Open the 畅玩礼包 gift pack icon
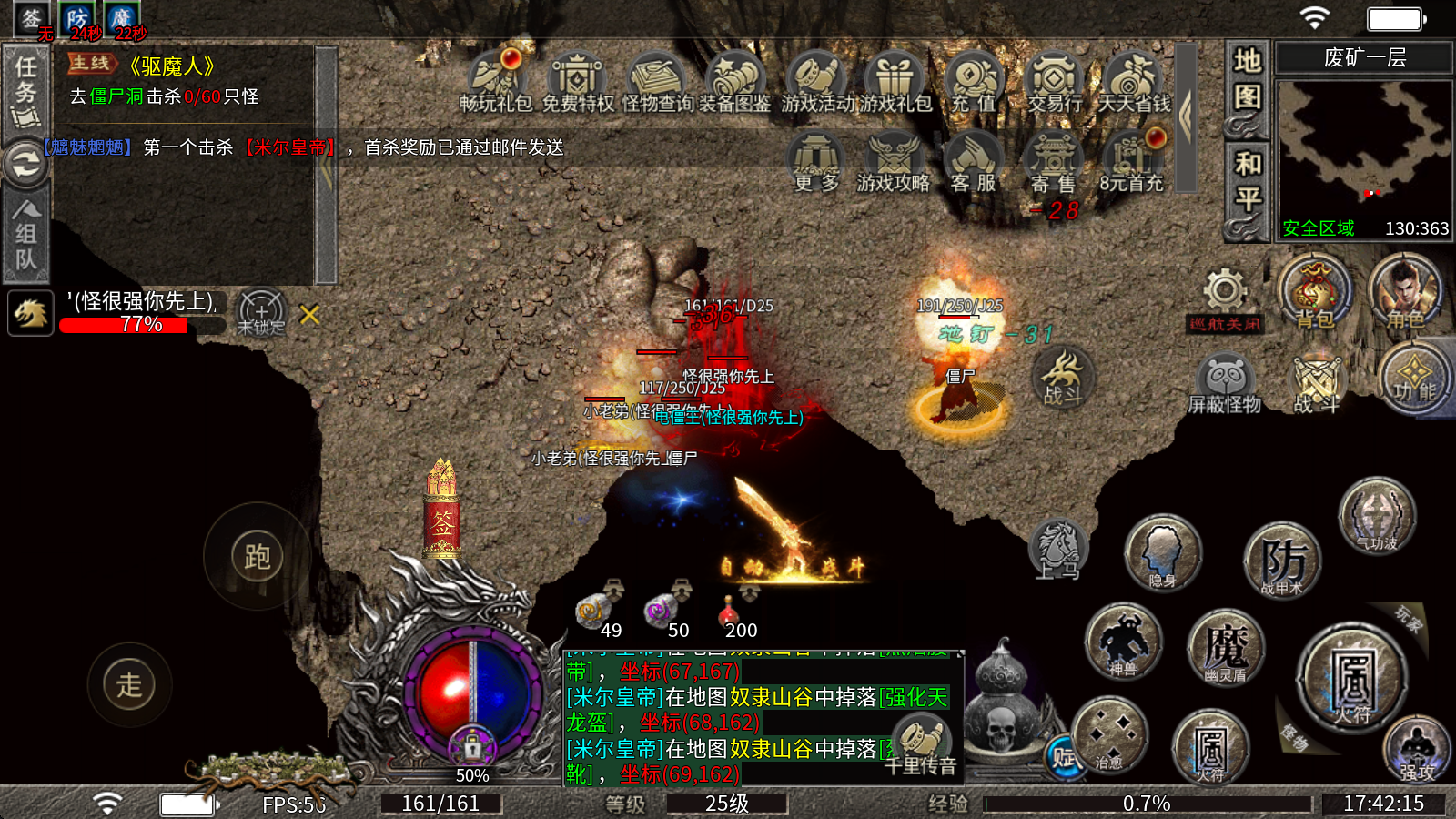Viewport: 1456px width, 819px height. (495, 81)
